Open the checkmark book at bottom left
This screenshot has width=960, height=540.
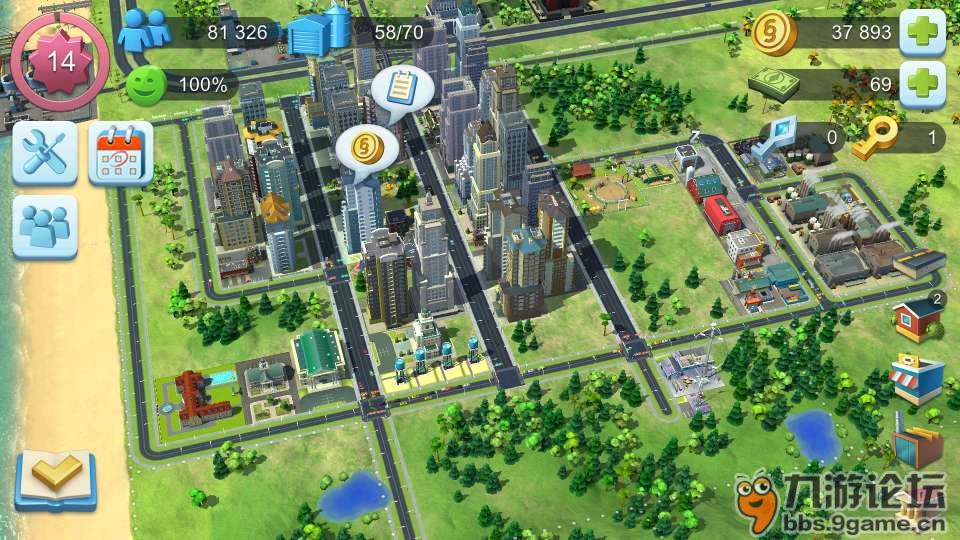coord(55,479)
